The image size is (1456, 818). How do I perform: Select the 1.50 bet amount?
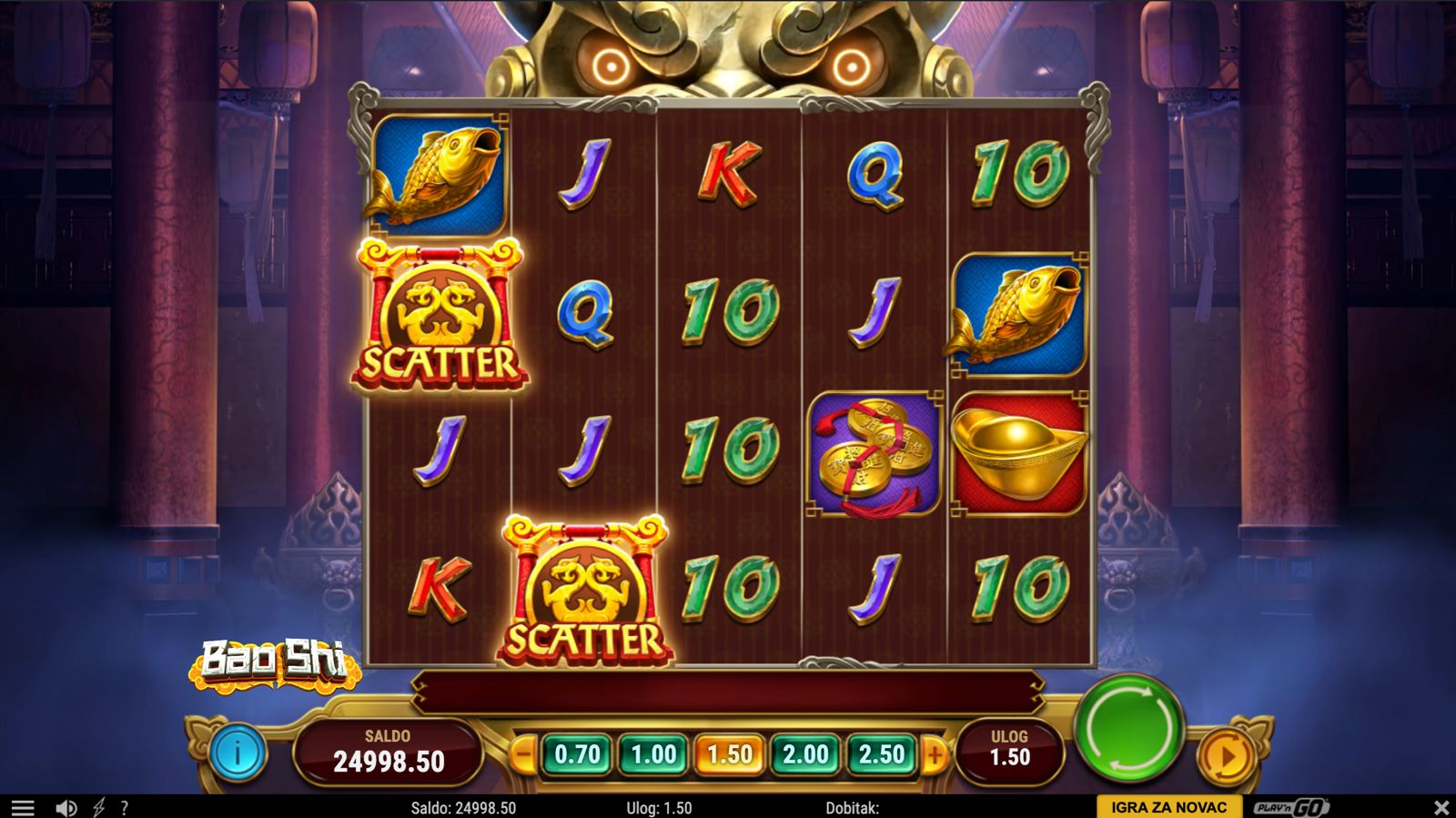729,754
